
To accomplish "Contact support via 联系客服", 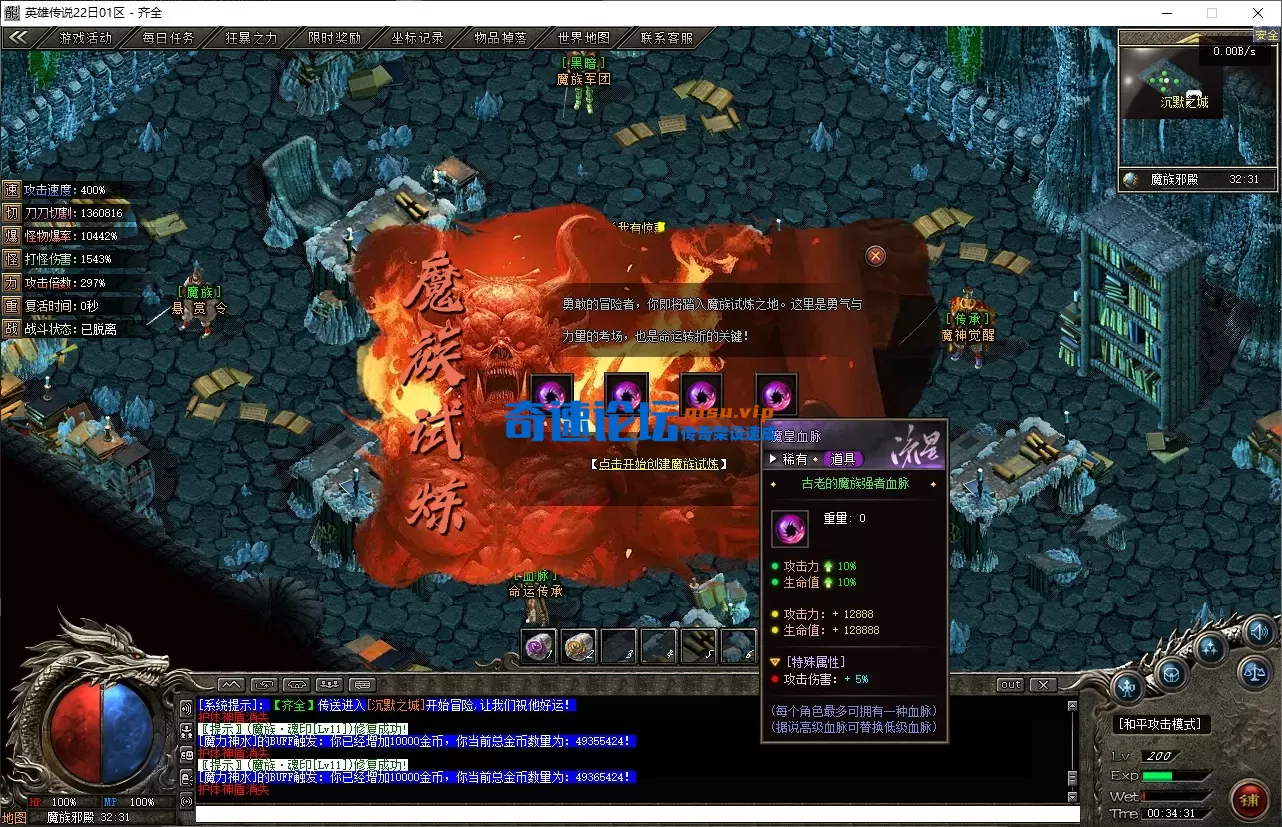I will [x=666, y=38].
